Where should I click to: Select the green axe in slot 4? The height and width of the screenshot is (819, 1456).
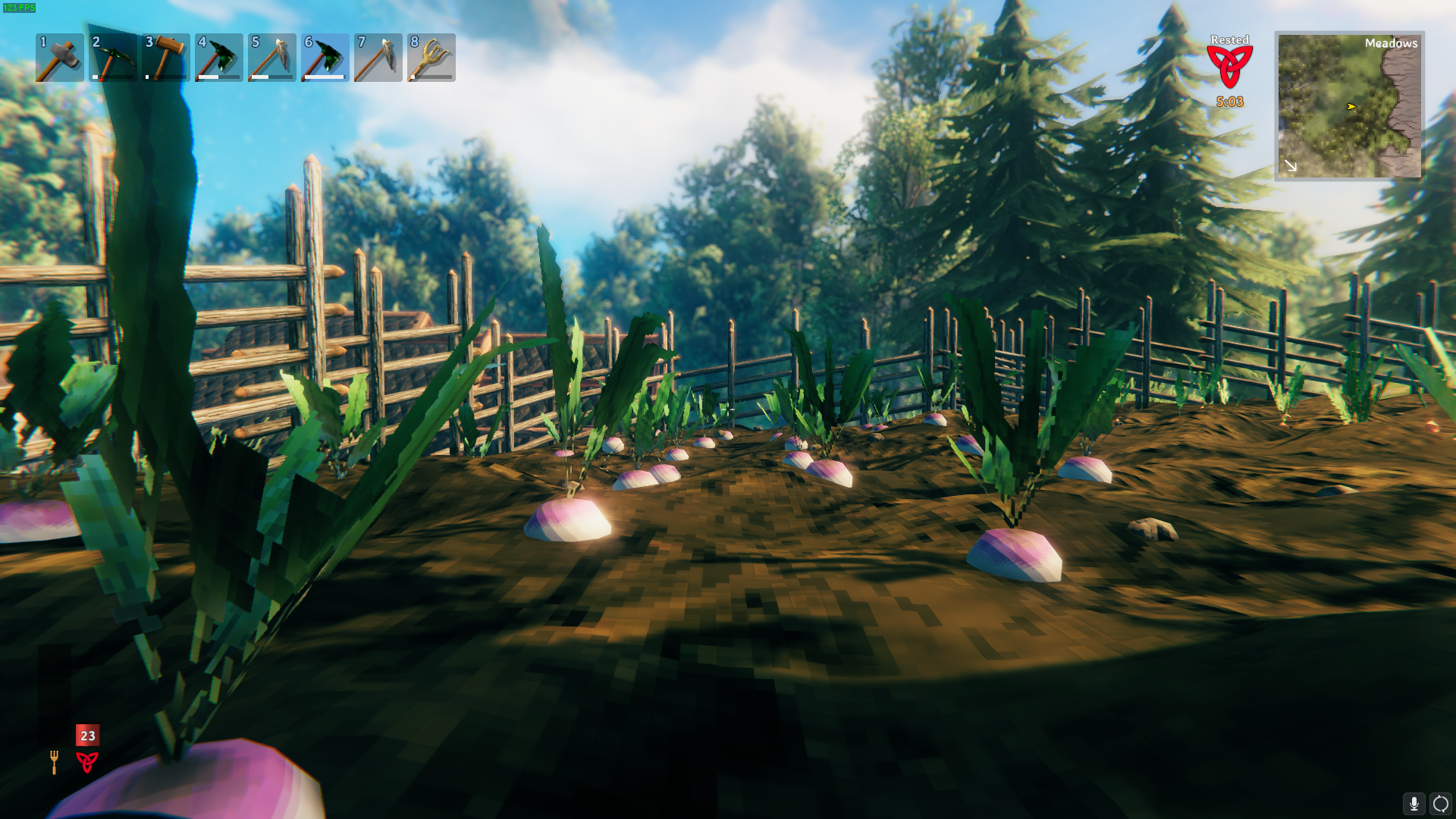[x=218, y=58]
